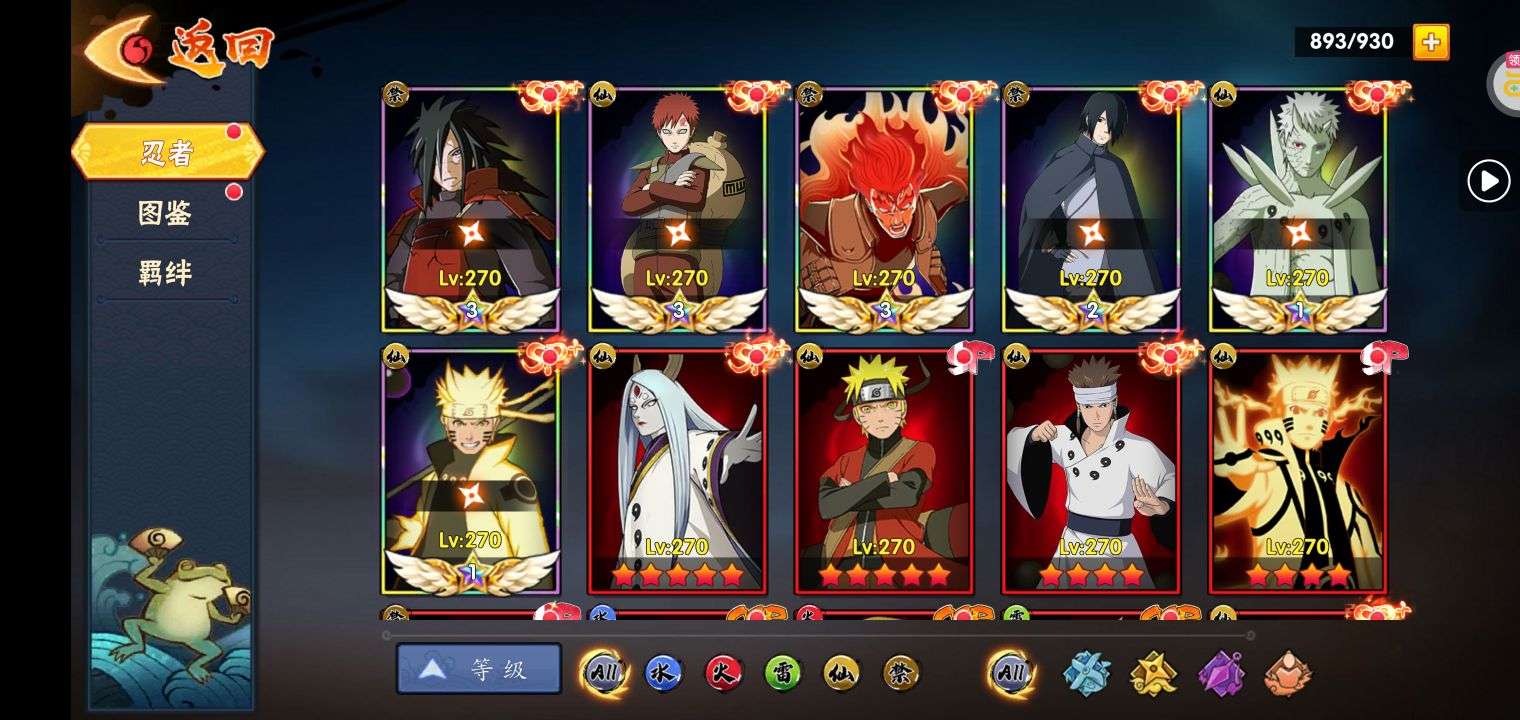Open the red-skinned Might Guy card

(x=884, y=210)
